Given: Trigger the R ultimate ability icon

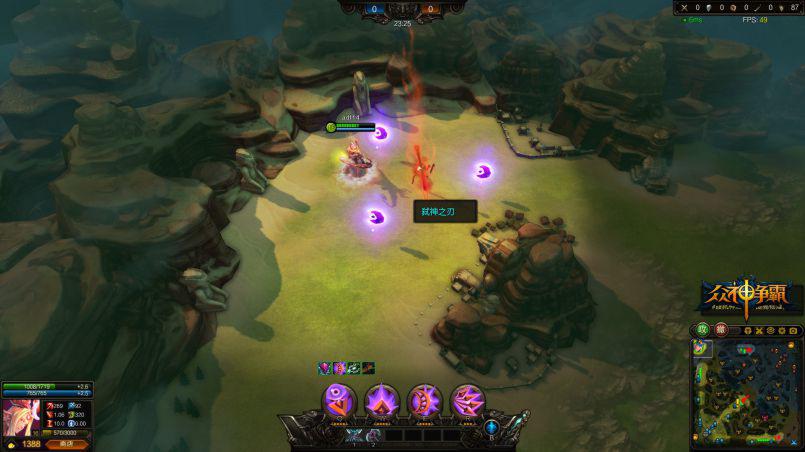Looking at the screenshot, I should (468, 402).
